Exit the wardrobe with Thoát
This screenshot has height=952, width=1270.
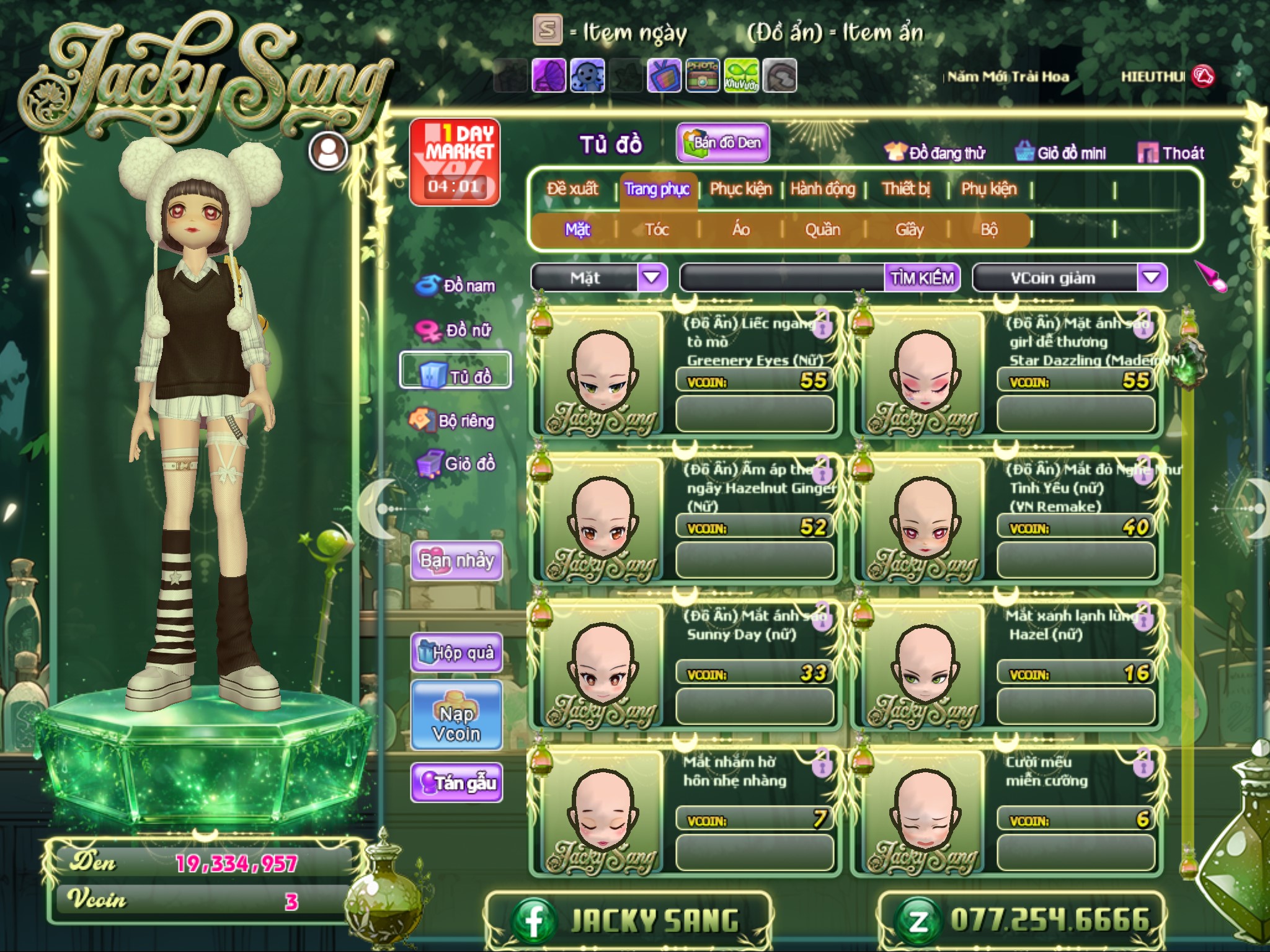[x=1171, y=153]
